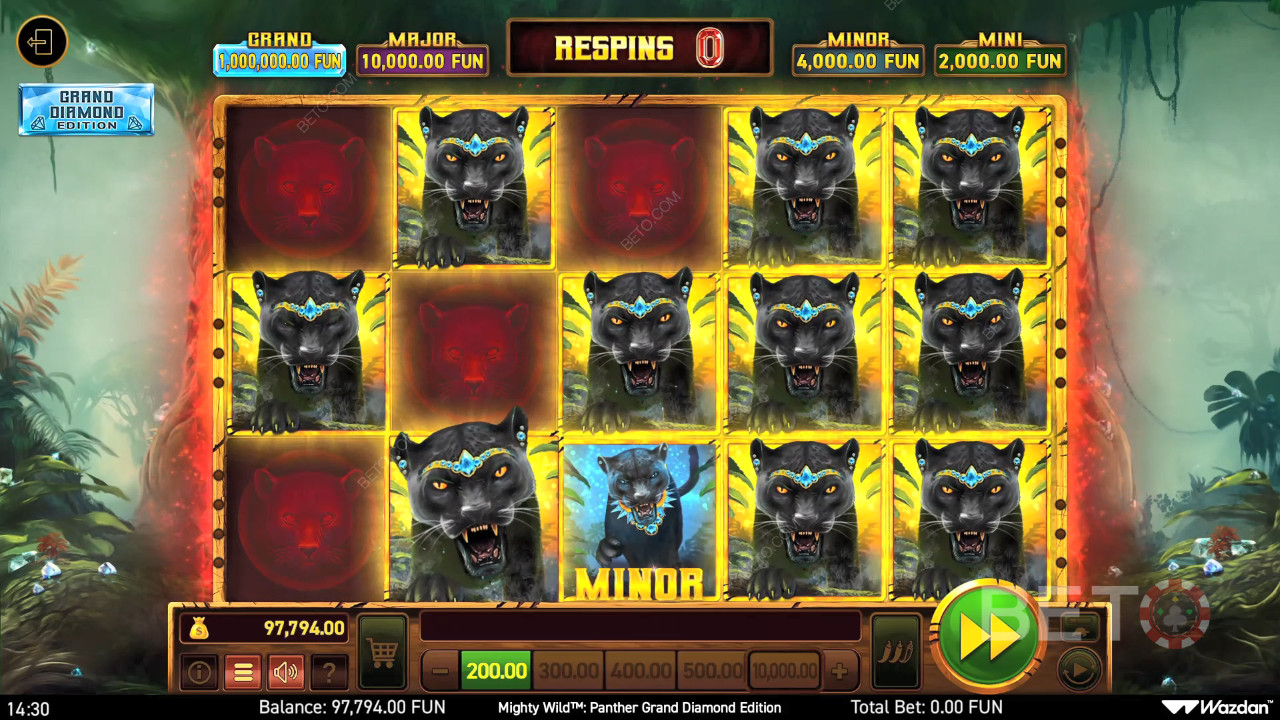This screenshot has height=720, width=1280.
Task: Select the 10,000.00 bet value
Action: pyautogui.click(x=785, y=670)
